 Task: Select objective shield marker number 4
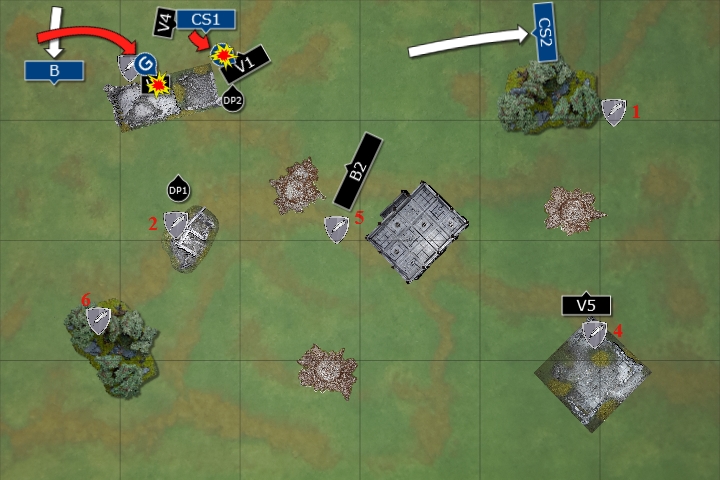[x=595, y=333]
